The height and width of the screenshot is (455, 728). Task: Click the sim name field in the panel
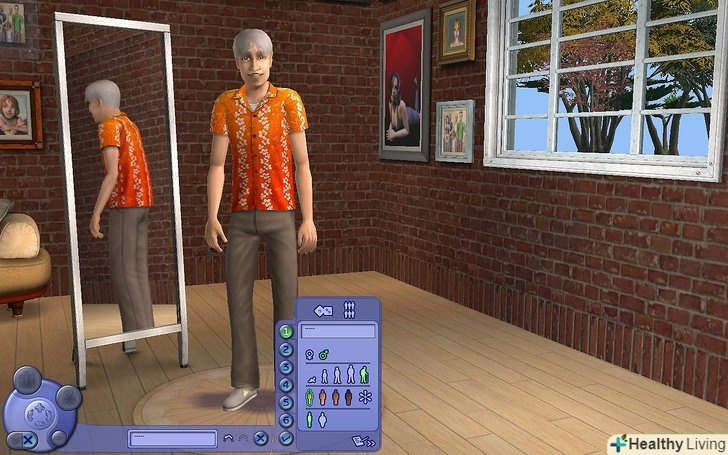[x=339, y=330]
